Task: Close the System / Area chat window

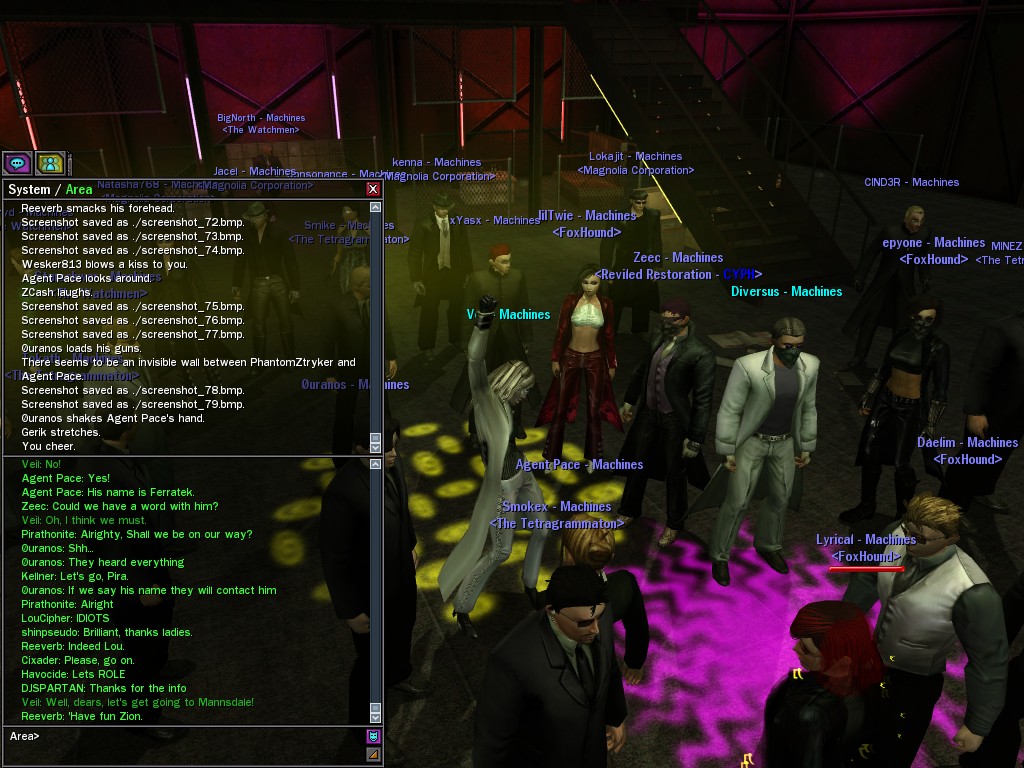Action: (373, 189)
